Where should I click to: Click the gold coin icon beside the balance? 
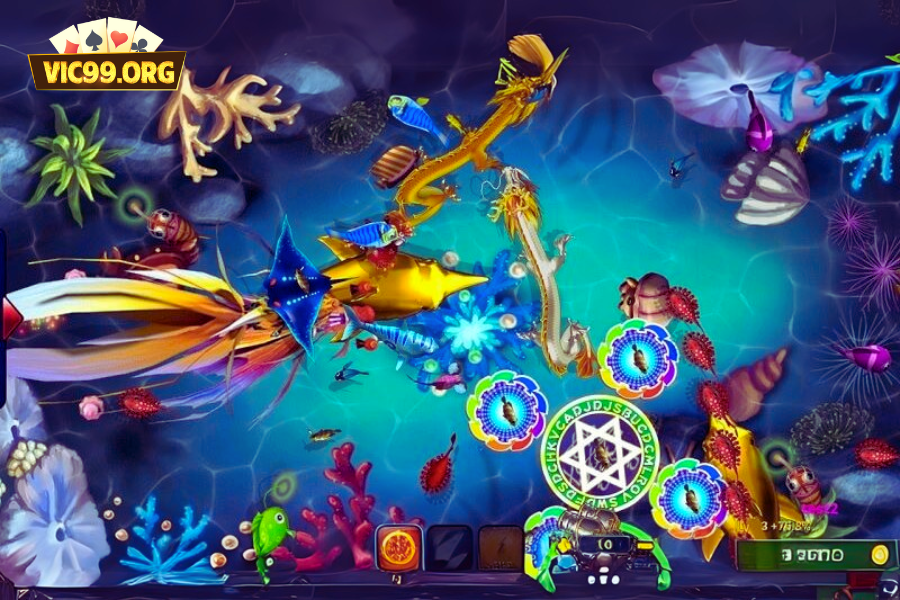tap(880, 555)
